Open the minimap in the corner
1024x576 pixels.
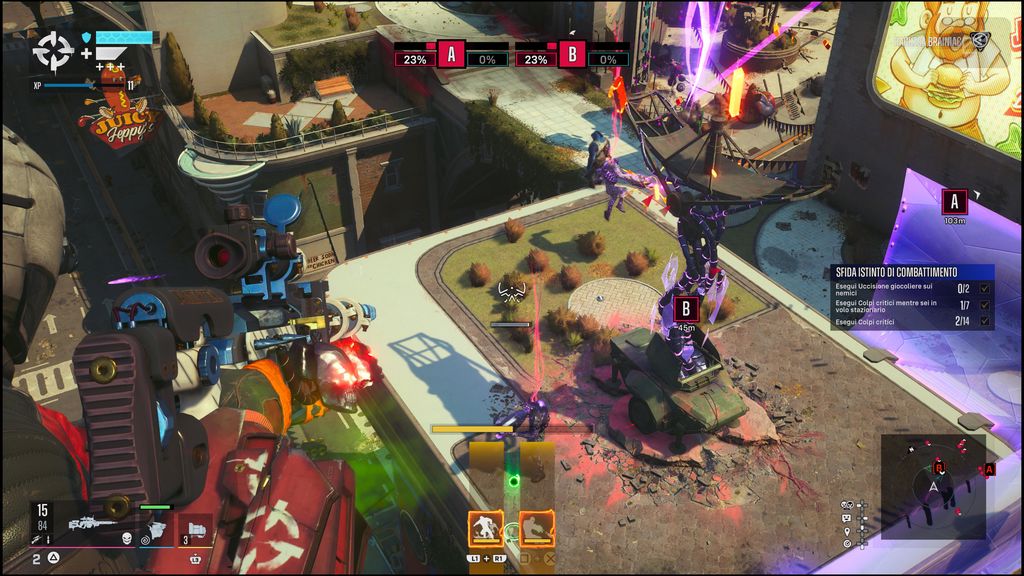coord(934,486)
